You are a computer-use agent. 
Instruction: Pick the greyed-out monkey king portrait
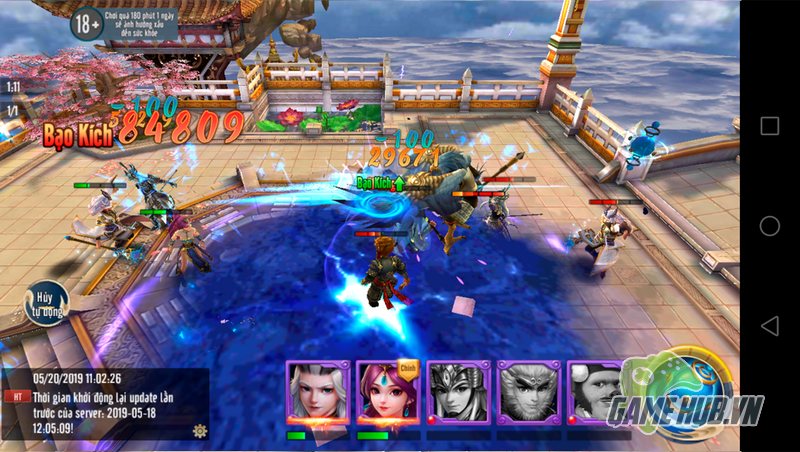pos(527,393)
